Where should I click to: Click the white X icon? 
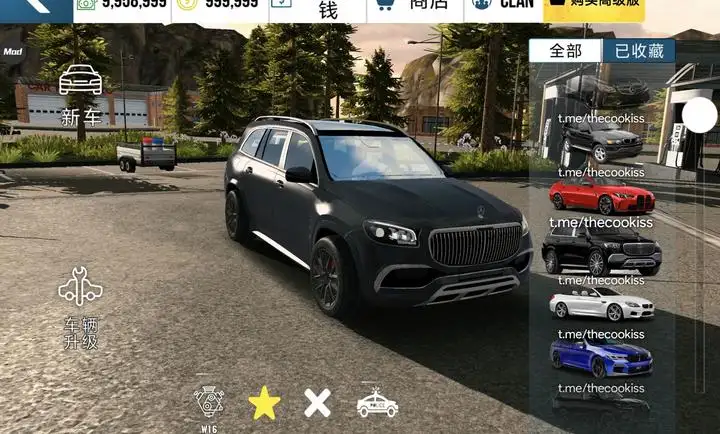point(317,403)
